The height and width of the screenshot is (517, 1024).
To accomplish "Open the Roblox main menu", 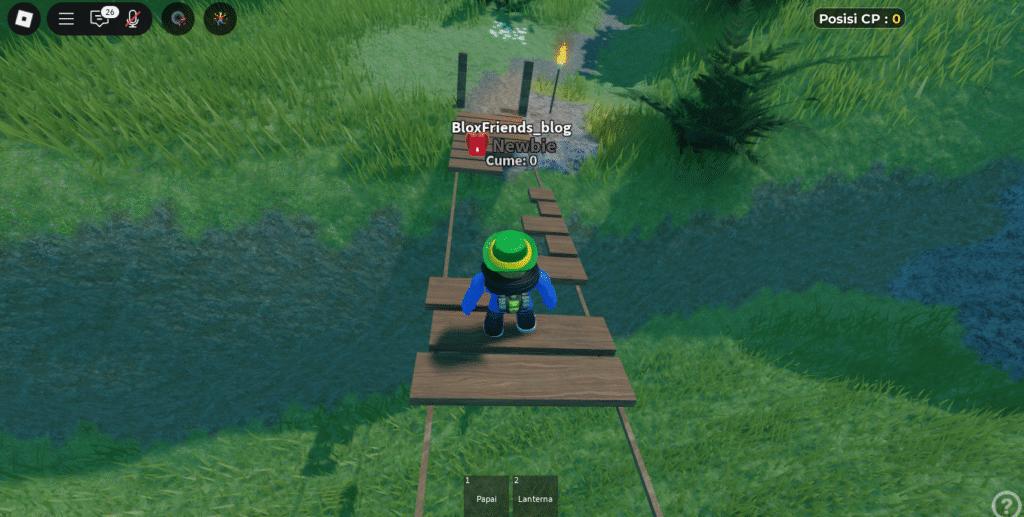I will tap(24, 18).
